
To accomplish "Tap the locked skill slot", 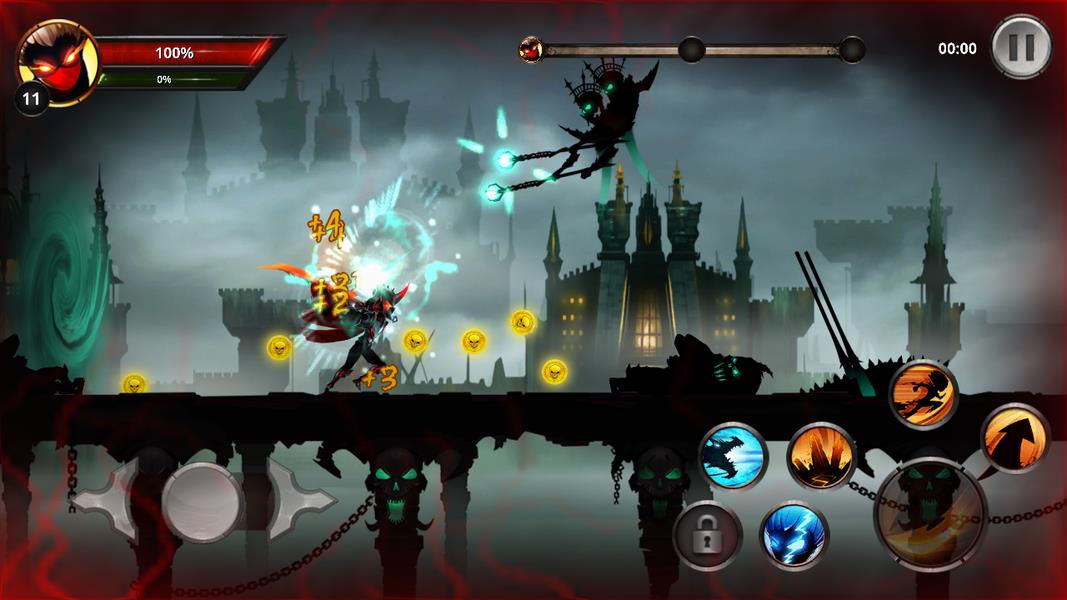I will pyautogui.click(x=707, y=535).
